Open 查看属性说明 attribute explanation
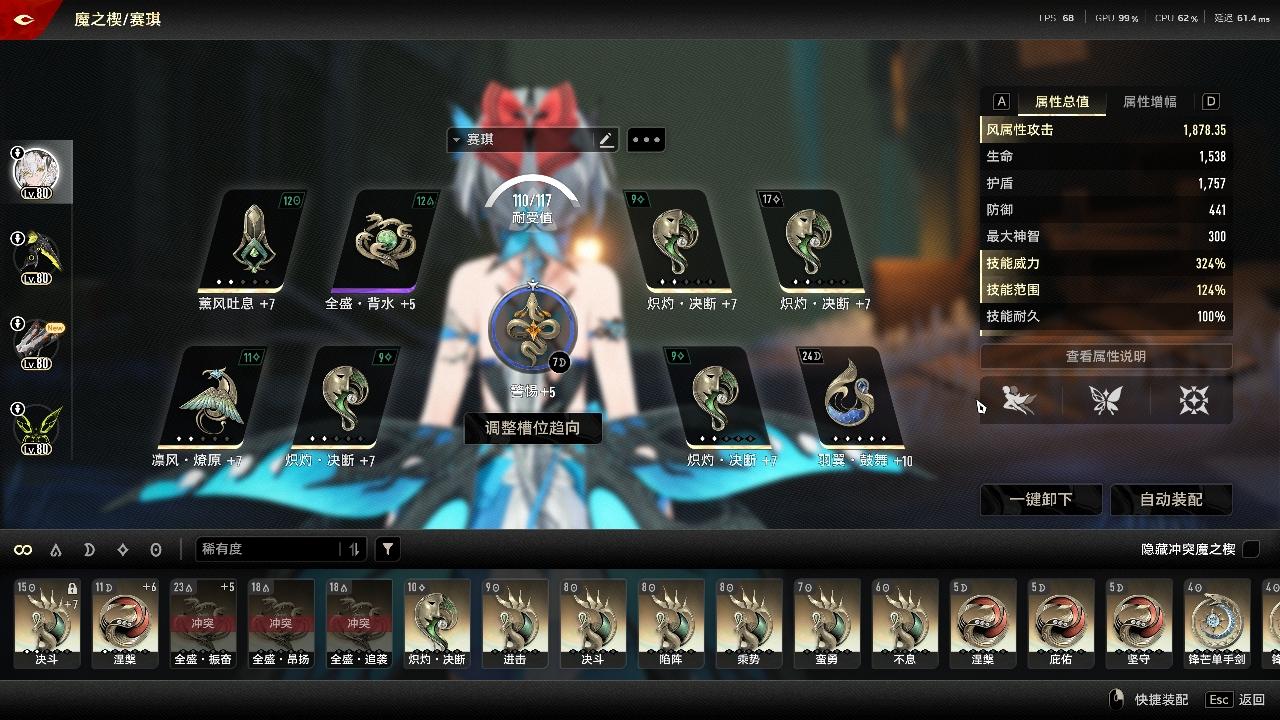This screenshot has height=720, width=1280. click(1105, 356)
